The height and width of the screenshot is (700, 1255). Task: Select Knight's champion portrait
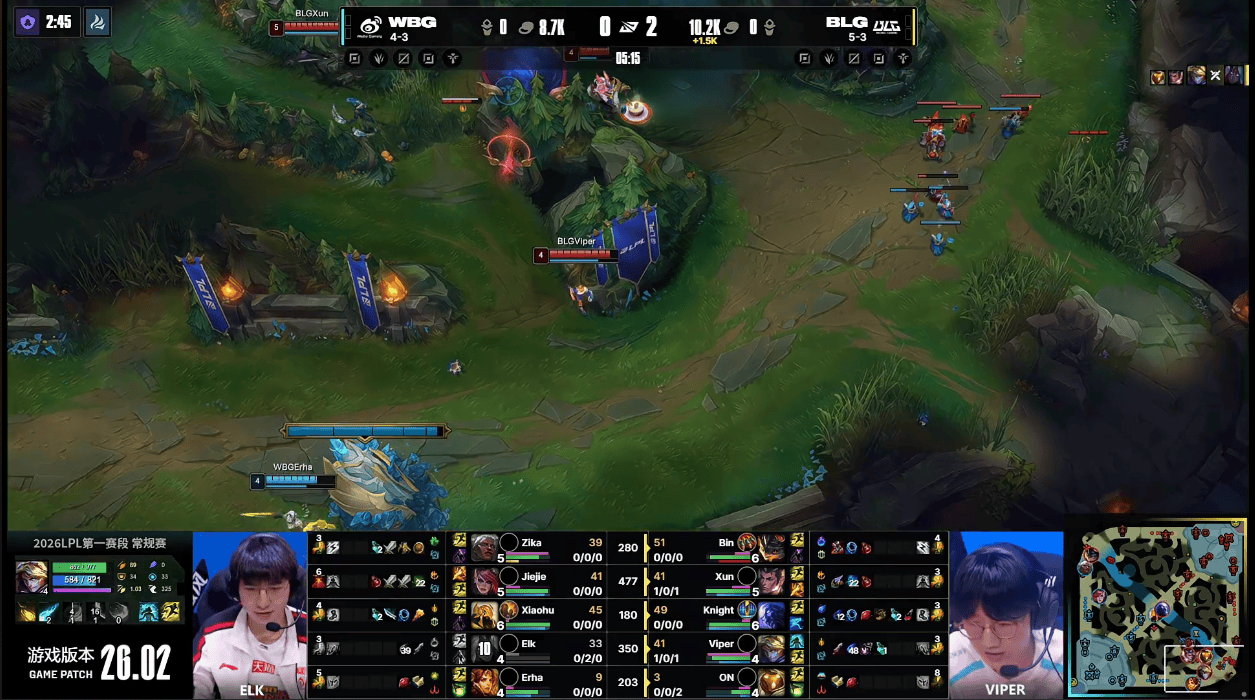[772, 615]
